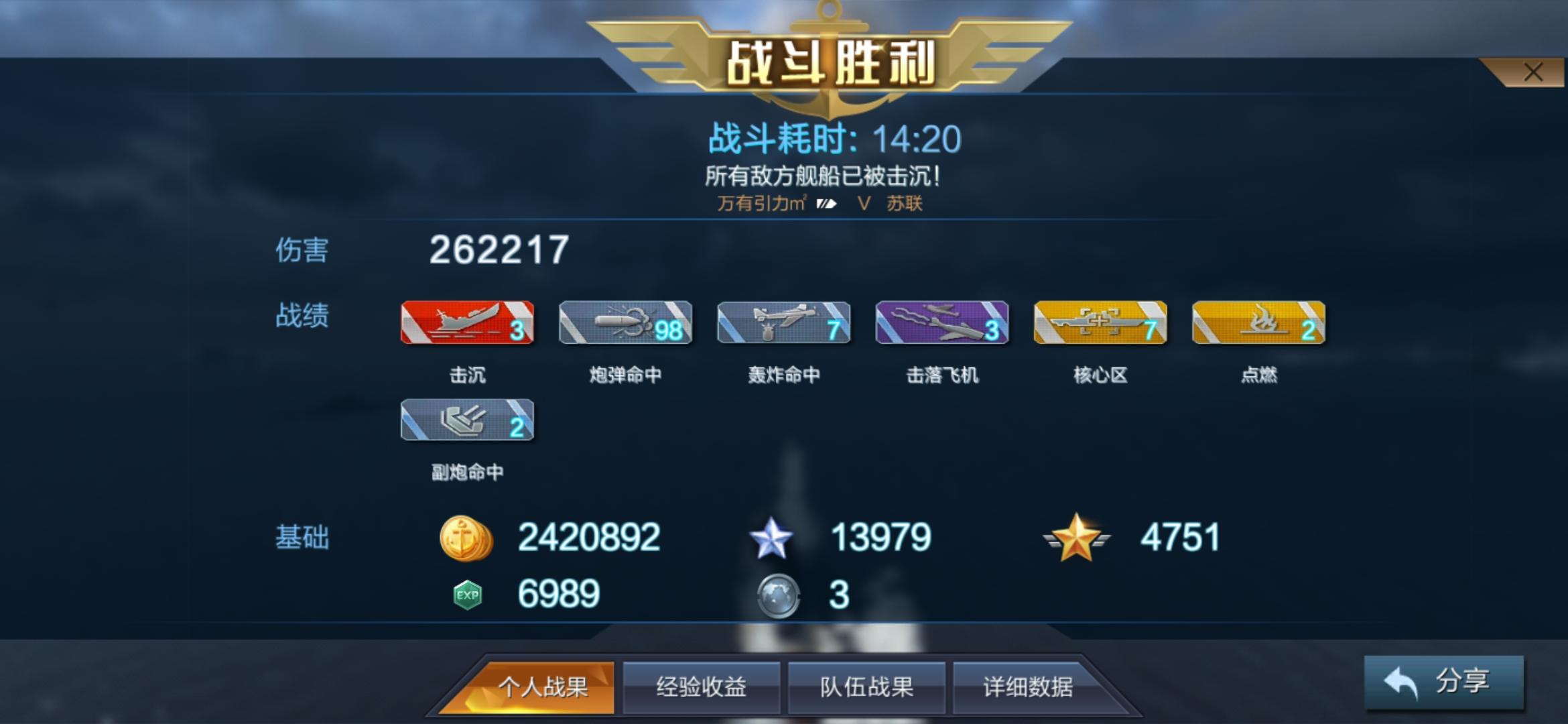The image size is (1568, 724).
Task: Click the battle time 14:20 display
Action: pos(913,138)
